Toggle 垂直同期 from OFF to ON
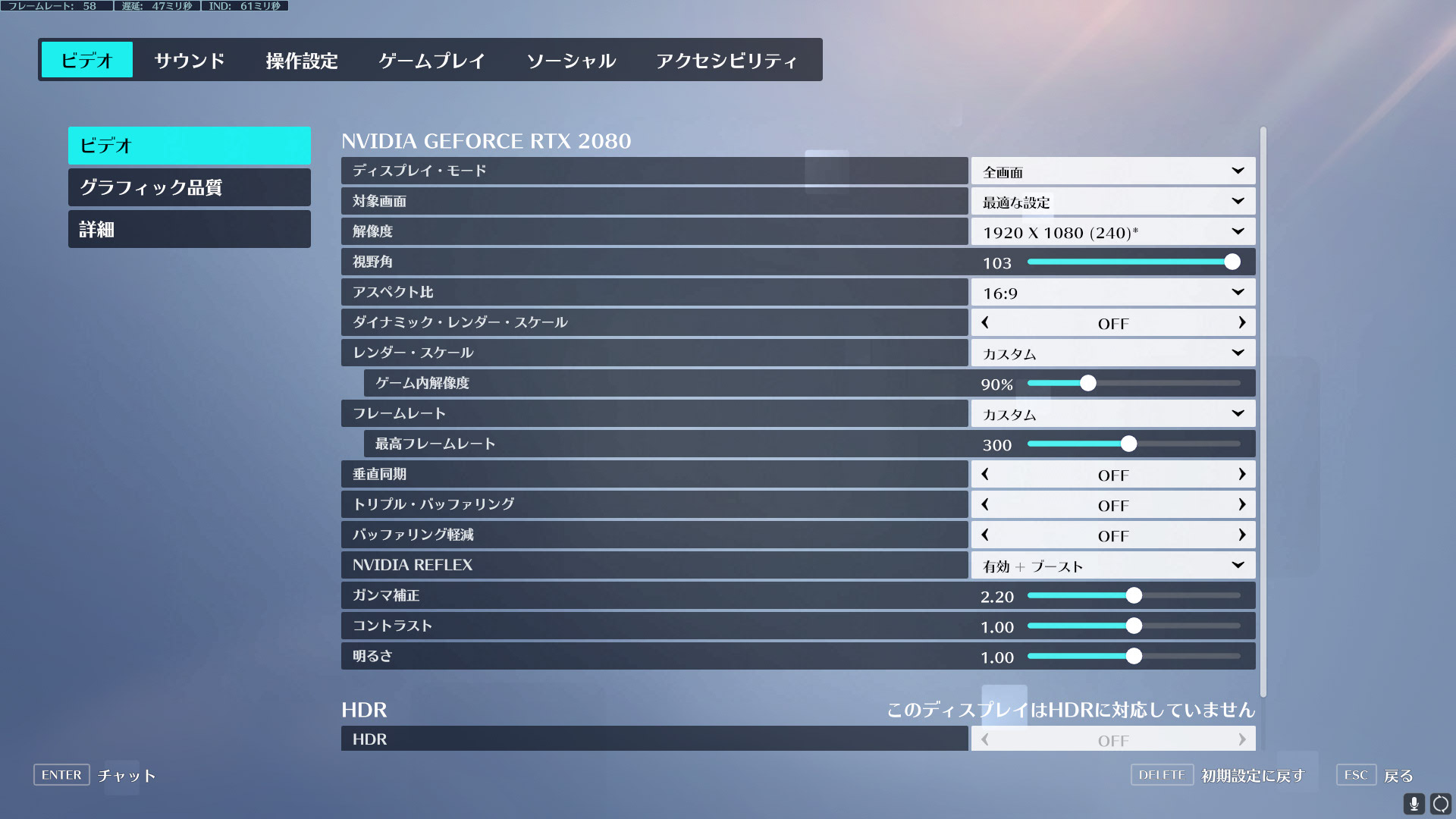 [x=1242, y=474]
